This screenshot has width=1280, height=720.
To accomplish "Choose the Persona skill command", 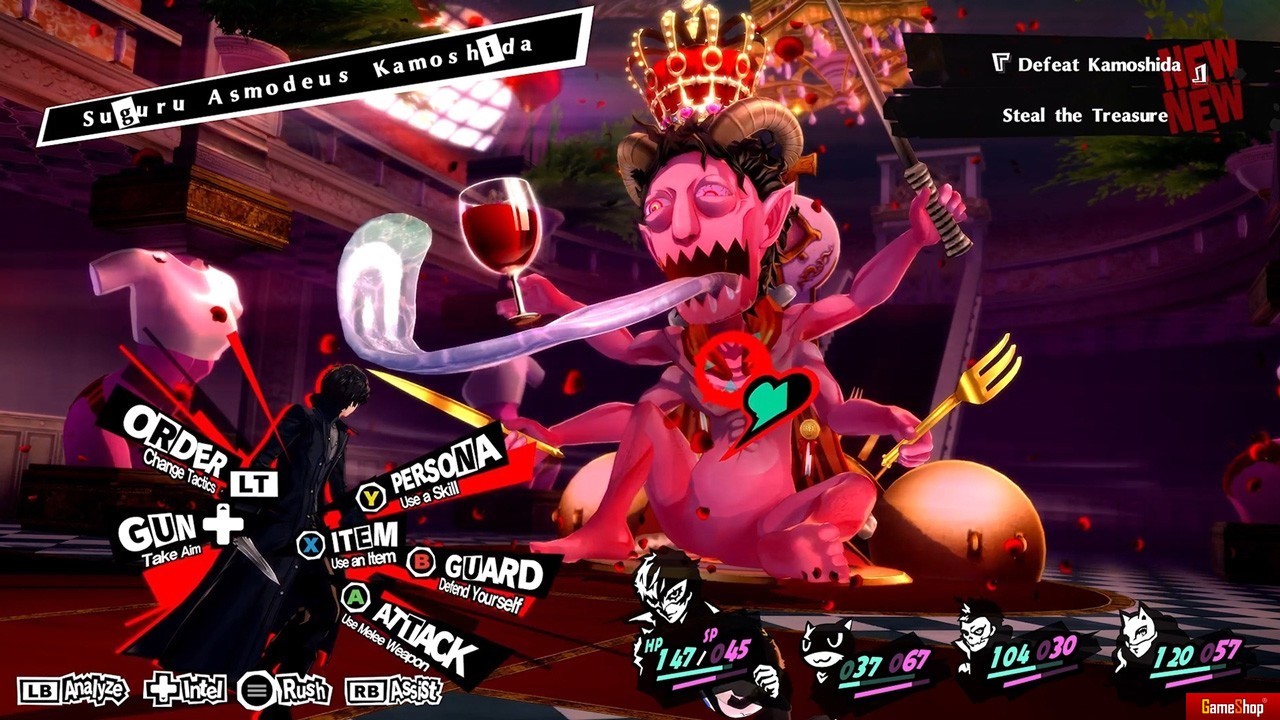I will point(440,472).
